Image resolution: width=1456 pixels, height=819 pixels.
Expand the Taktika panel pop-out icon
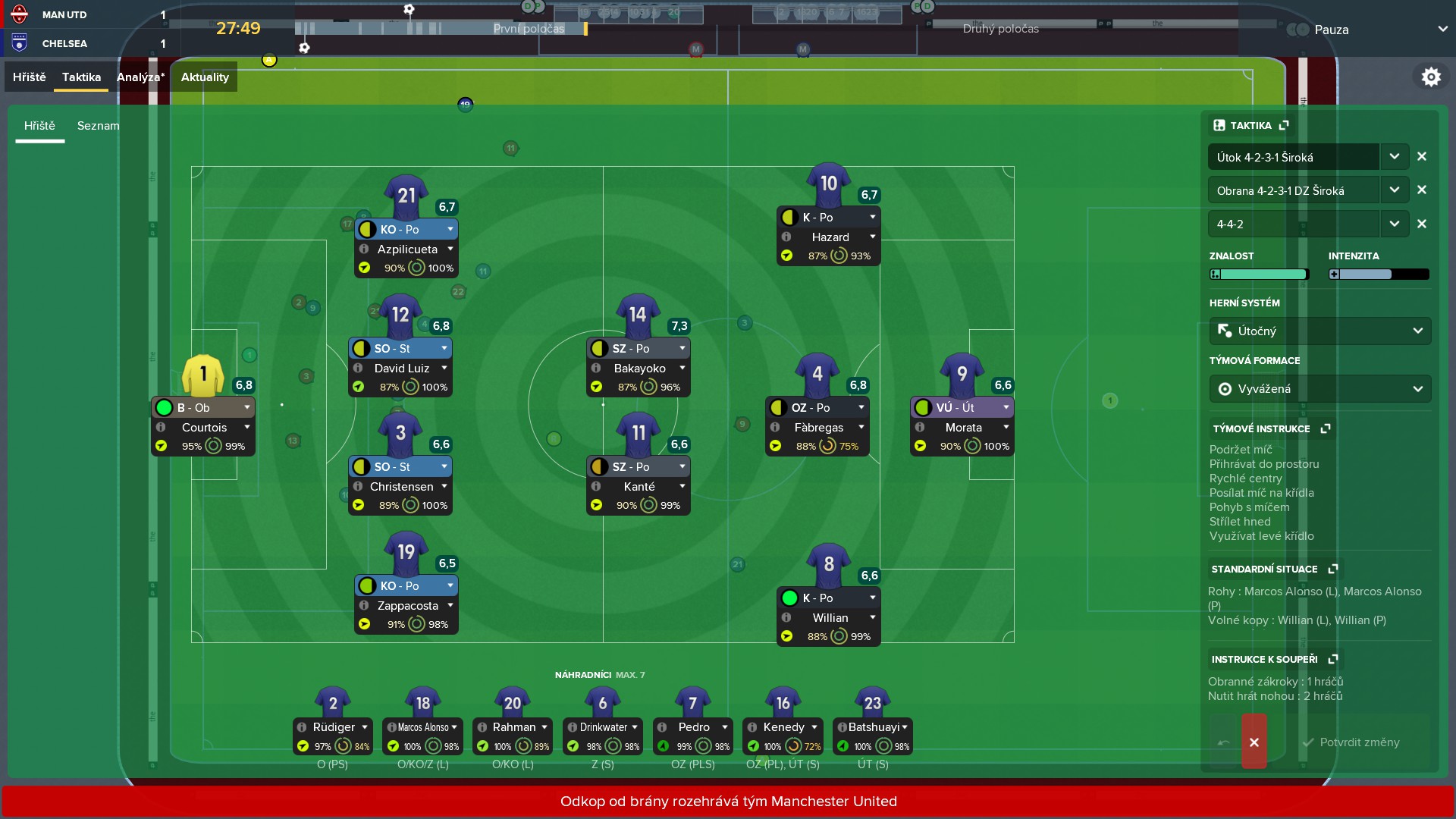coord(1285,125)
